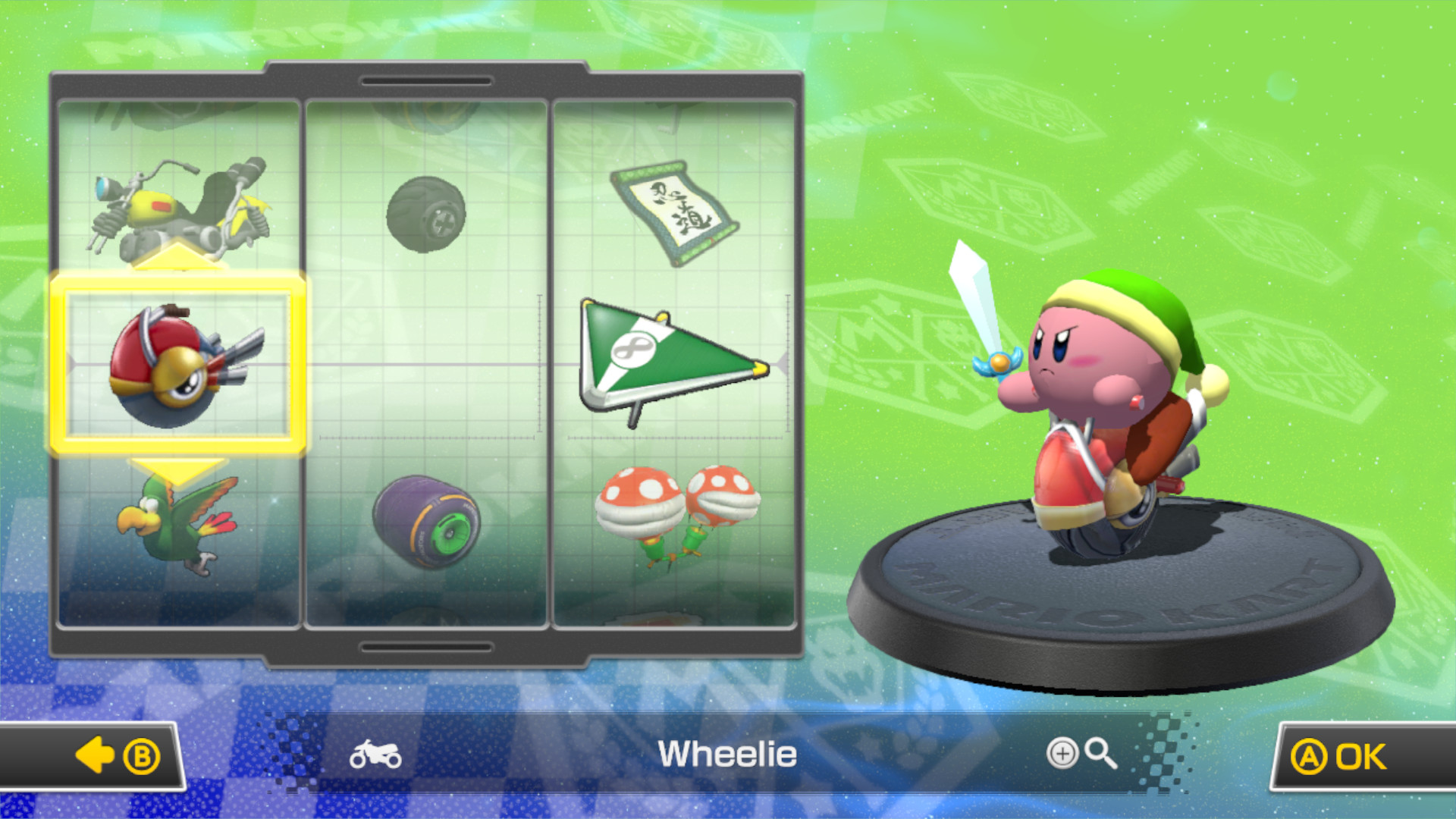Click the magnifying glass zoom icon
The width and height of the screenshot is (1456, 819).
point(1097,753)
